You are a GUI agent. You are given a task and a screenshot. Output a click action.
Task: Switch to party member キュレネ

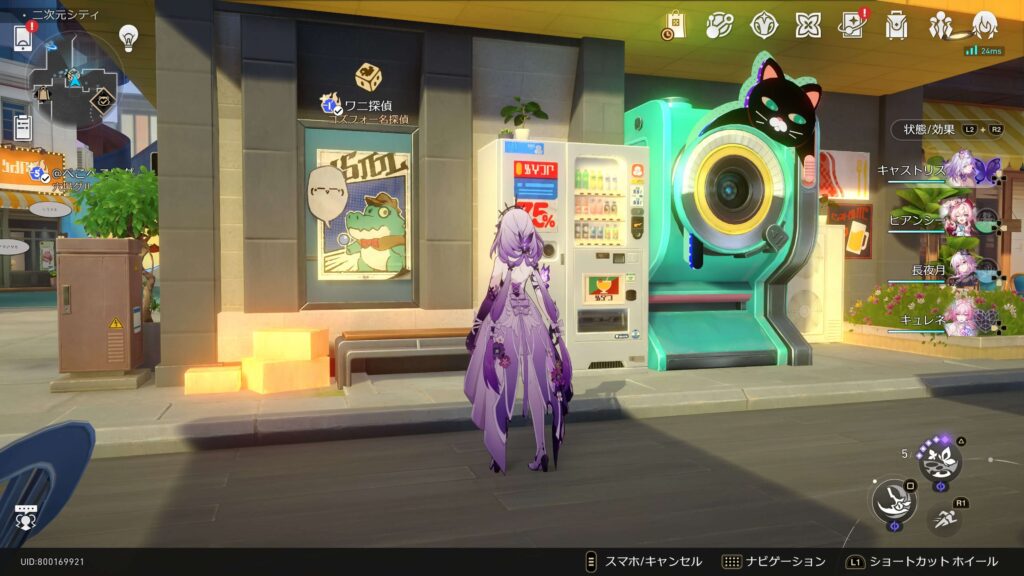[962, 316]
